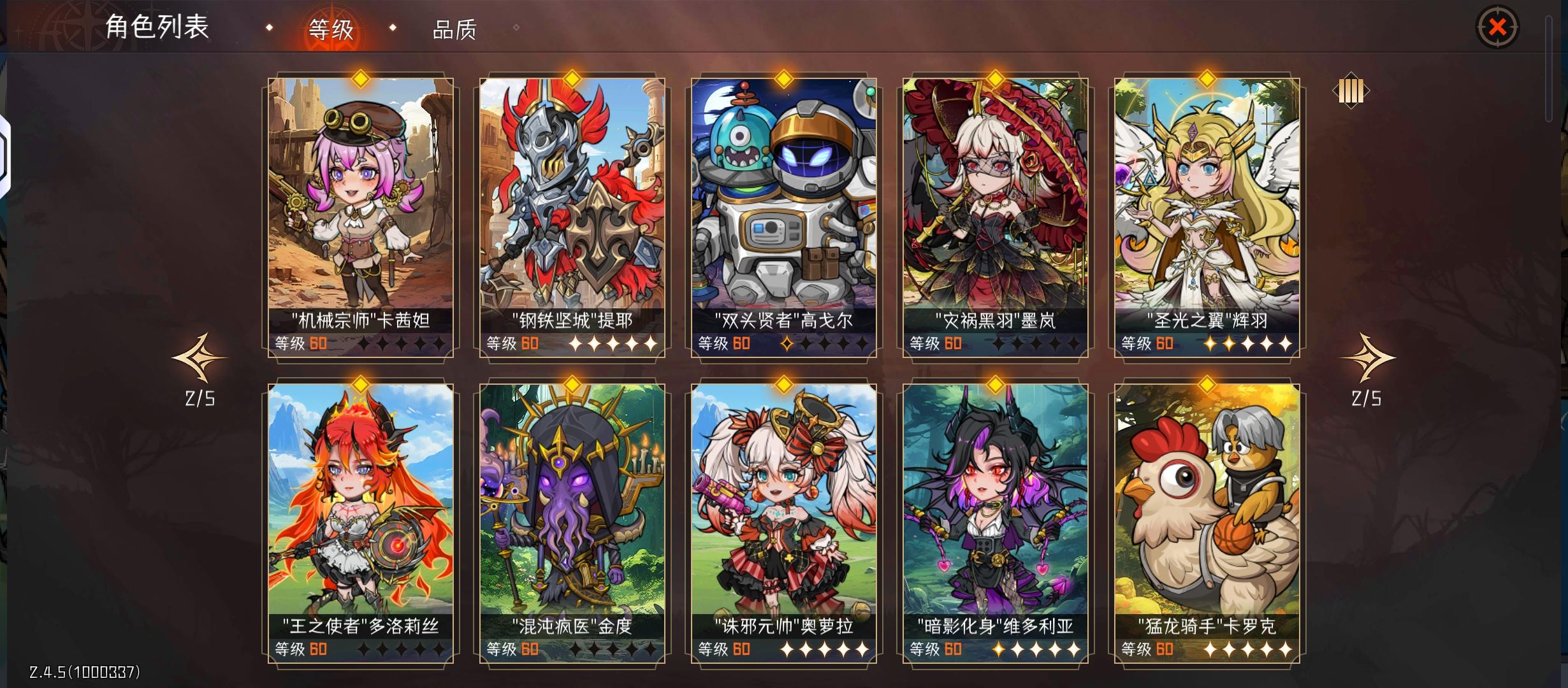Click the diamond emblem atop 卡茜妲's card
Image resolution: width=1568 pixels, height=688 pixels.
point(360,79)
